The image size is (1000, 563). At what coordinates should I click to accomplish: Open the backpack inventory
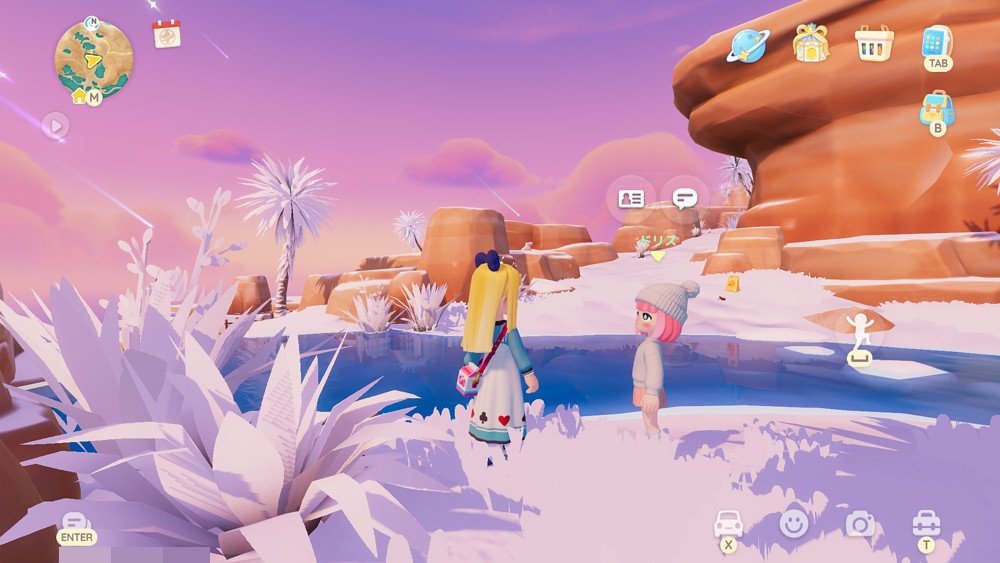point(937,109)
